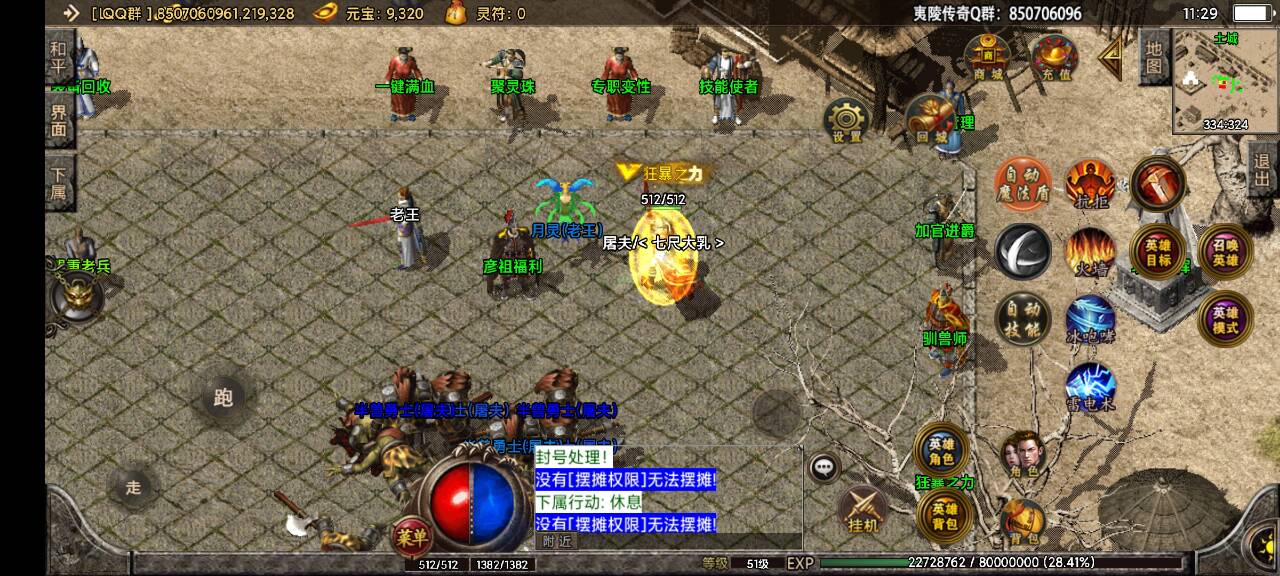The image size is (1280, 576).
Task: Open the 商城 shop icon
Action: (987, 57)
